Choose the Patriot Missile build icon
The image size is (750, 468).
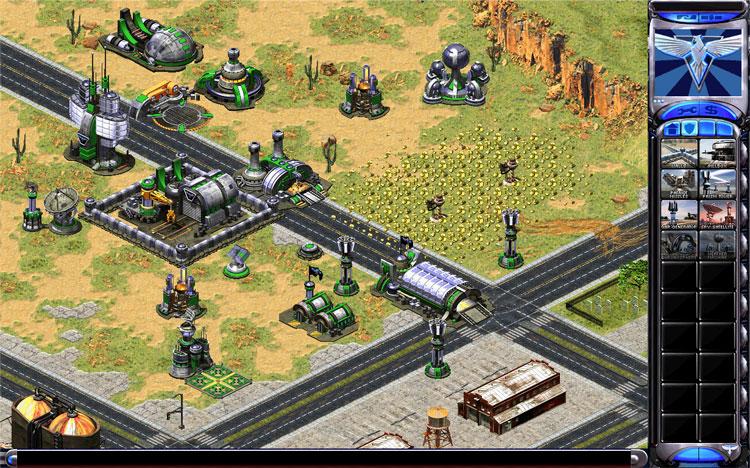pos(678,182)
